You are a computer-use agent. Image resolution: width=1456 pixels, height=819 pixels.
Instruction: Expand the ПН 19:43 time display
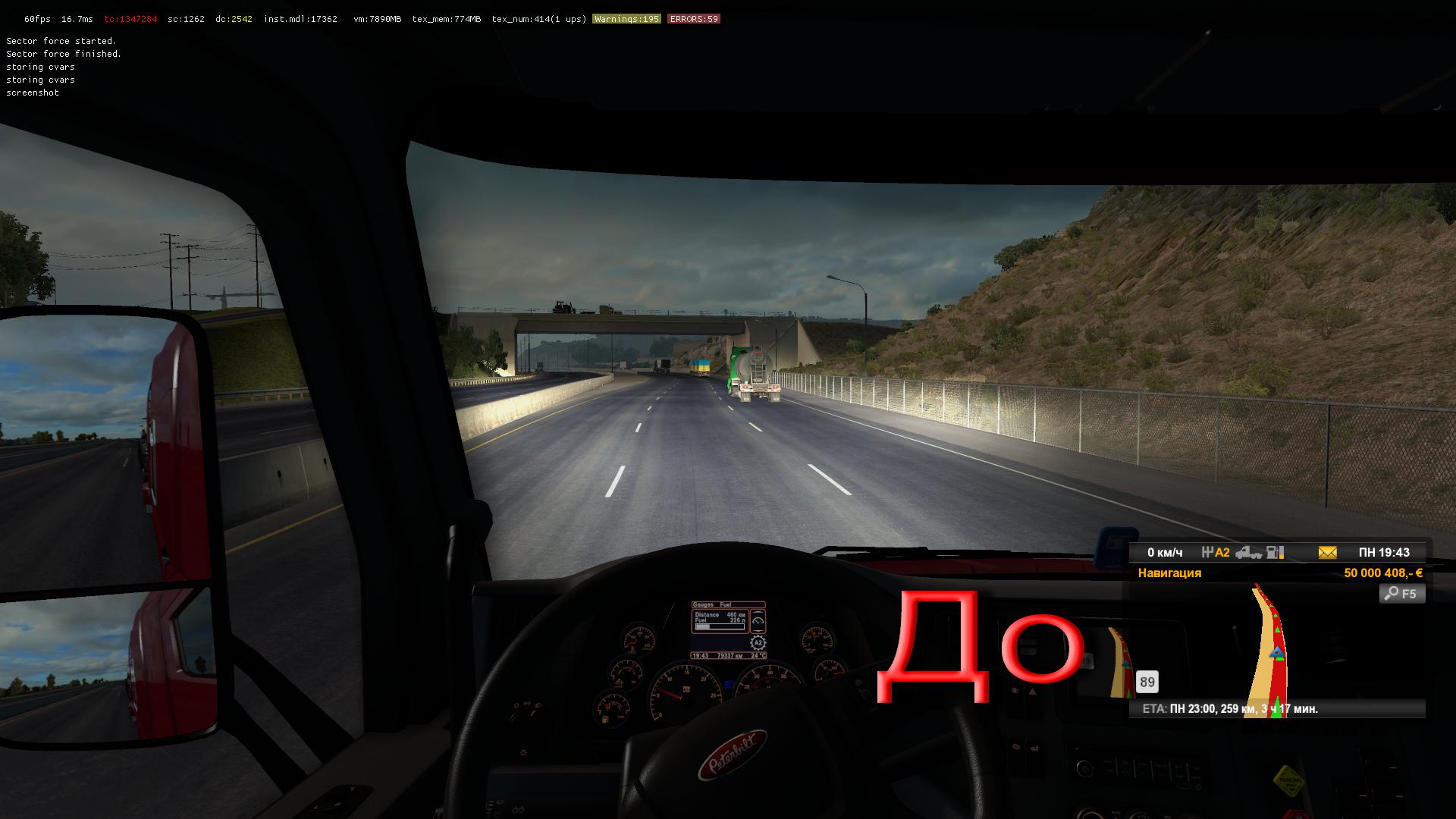point(1384,553)
